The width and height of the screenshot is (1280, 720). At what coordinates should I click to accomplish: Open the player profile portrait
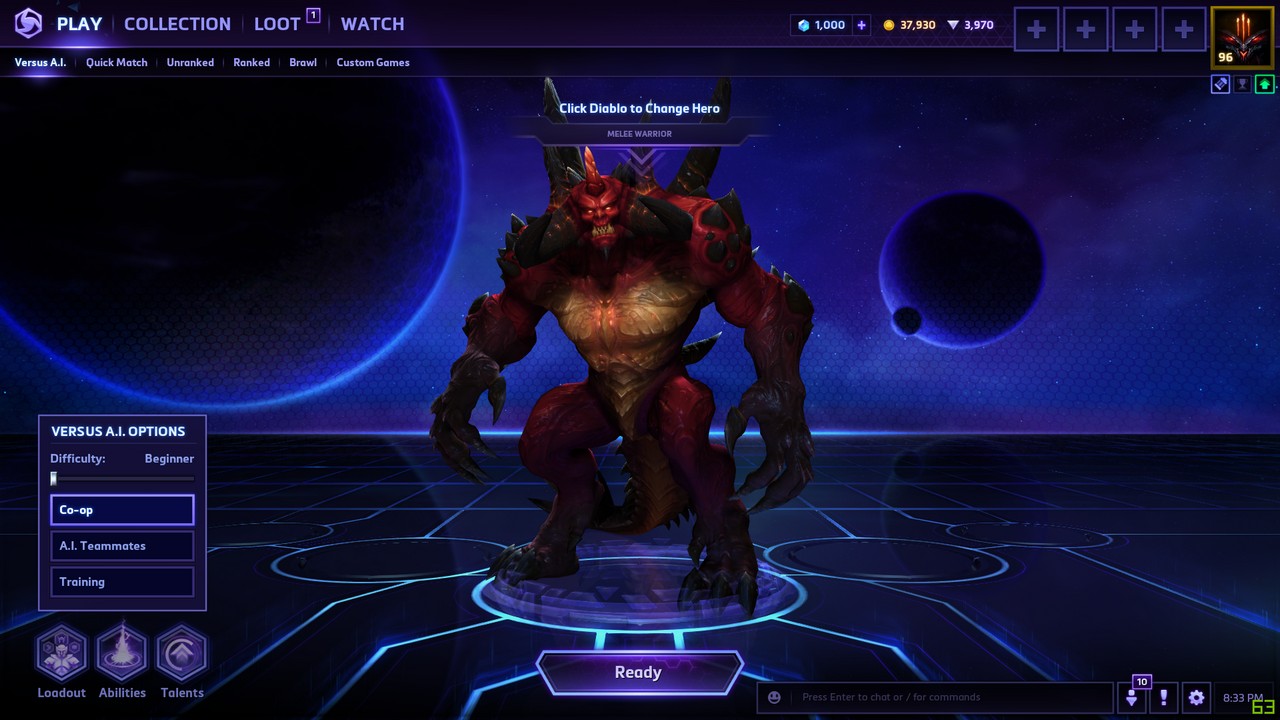tap(1243, 38)
